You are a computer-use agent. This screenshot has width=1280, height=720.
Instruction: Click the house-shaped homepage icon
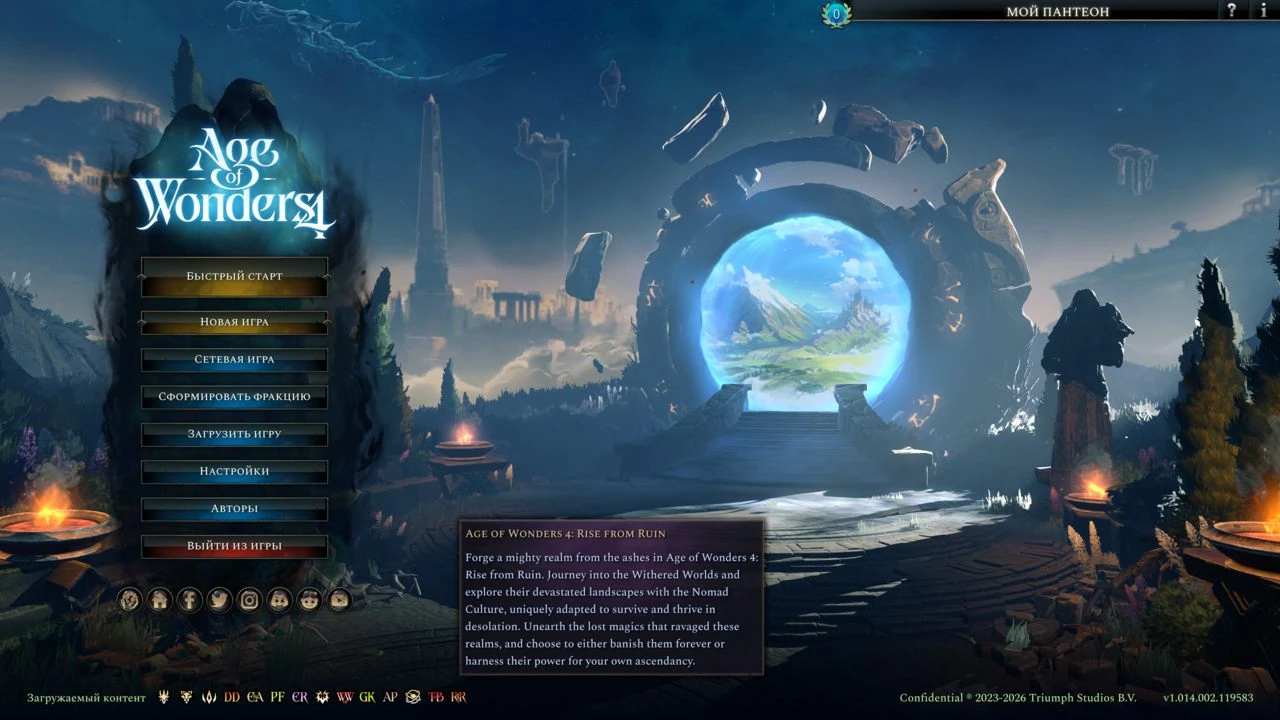(159, 600)
